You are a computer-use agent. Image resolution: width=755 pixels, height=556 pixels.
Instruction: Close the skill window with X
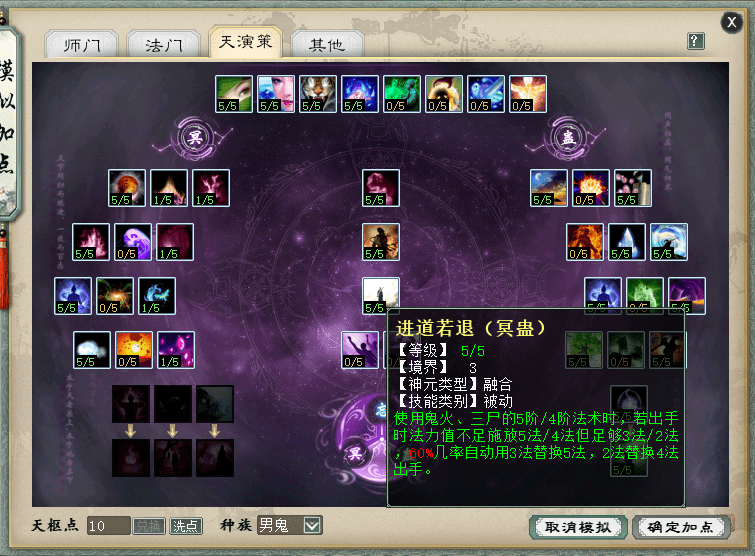733,20
